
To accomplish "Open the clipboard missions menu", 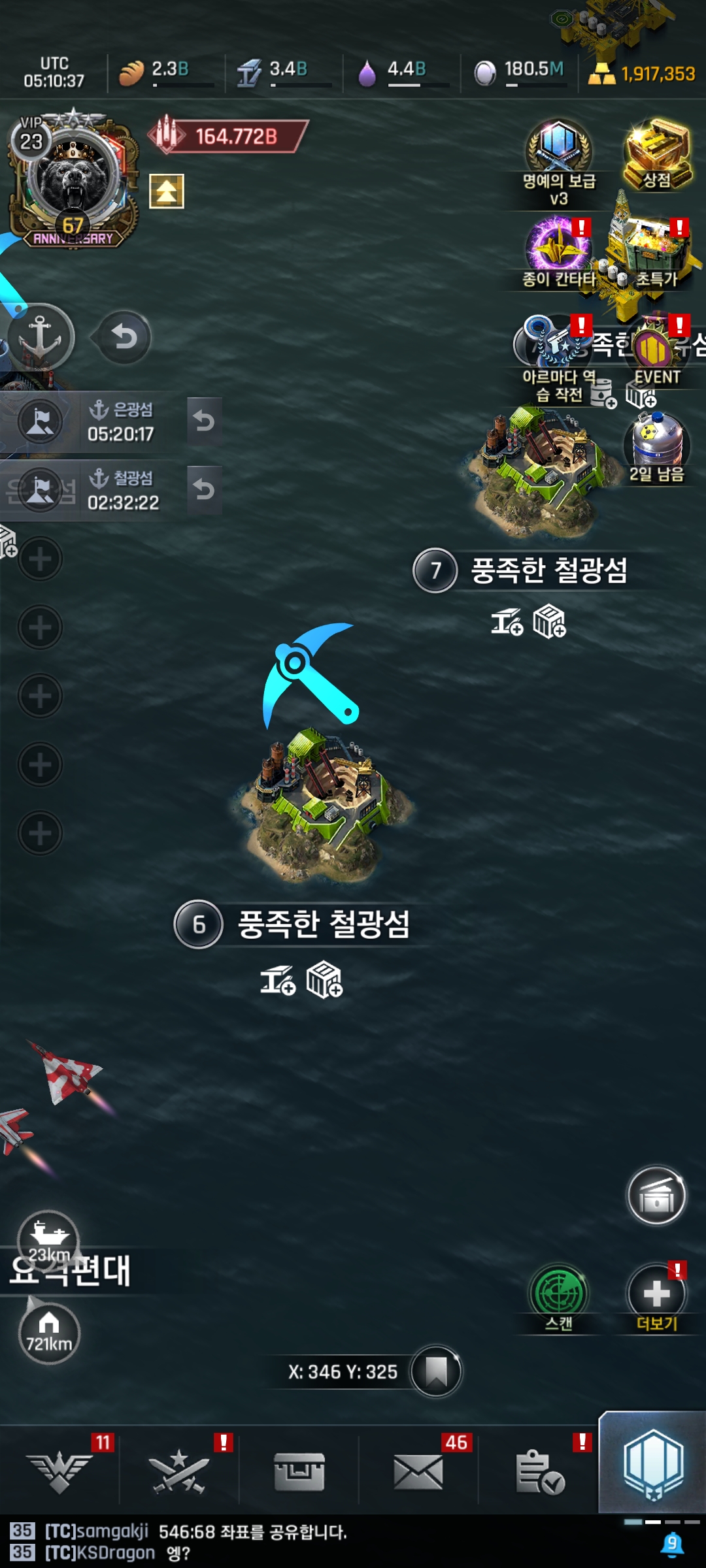I will coord(539,1472).
